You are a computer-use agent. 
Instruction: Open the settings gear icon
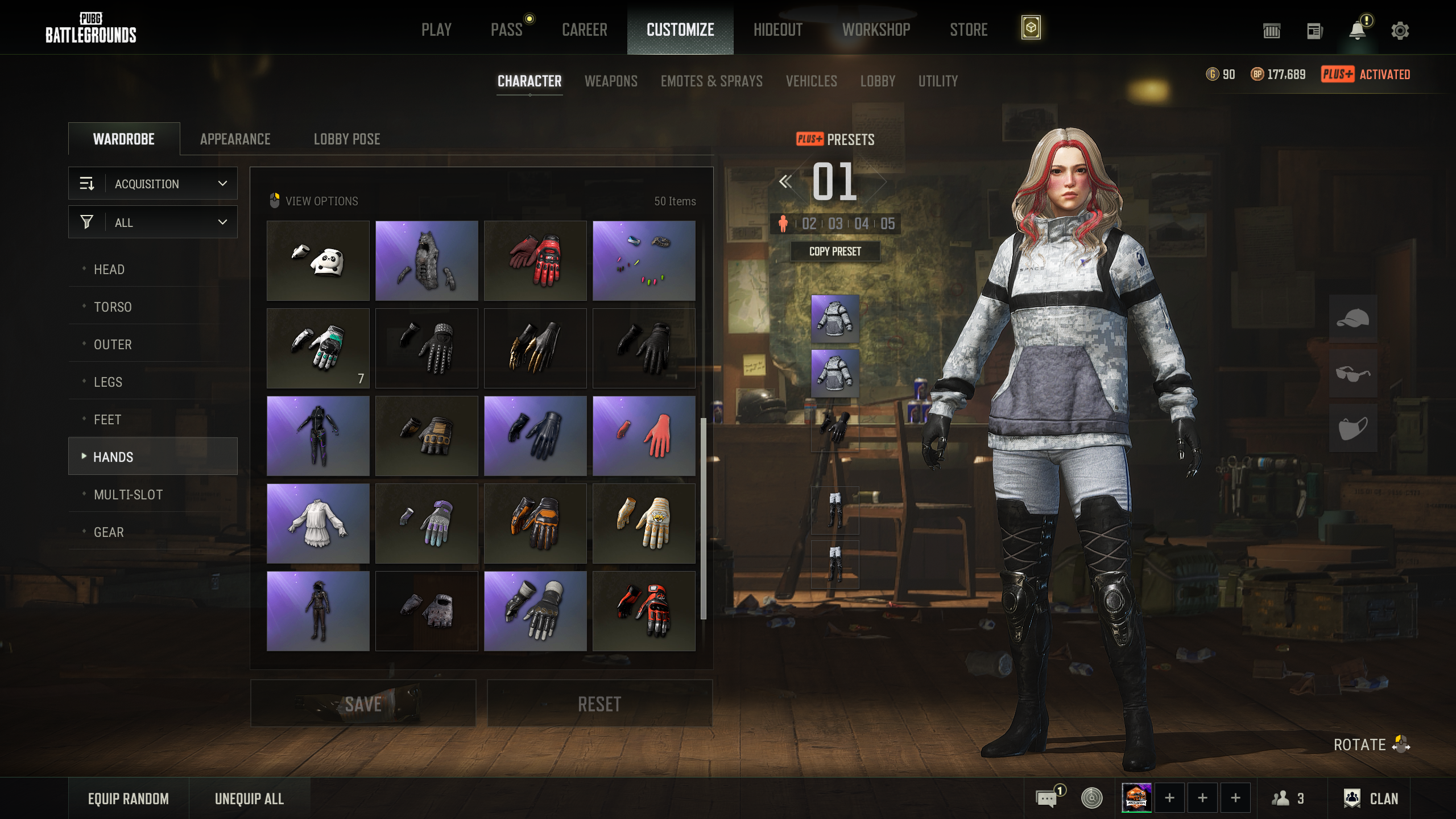1400,31
